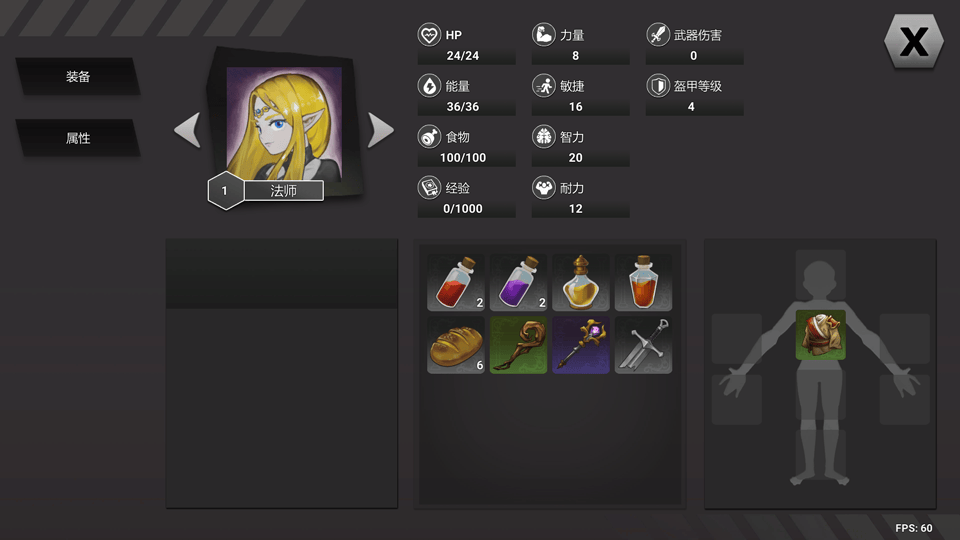Screen dimensions: 960x540
Task: Pick the orange potion slot
Action: 643,282
